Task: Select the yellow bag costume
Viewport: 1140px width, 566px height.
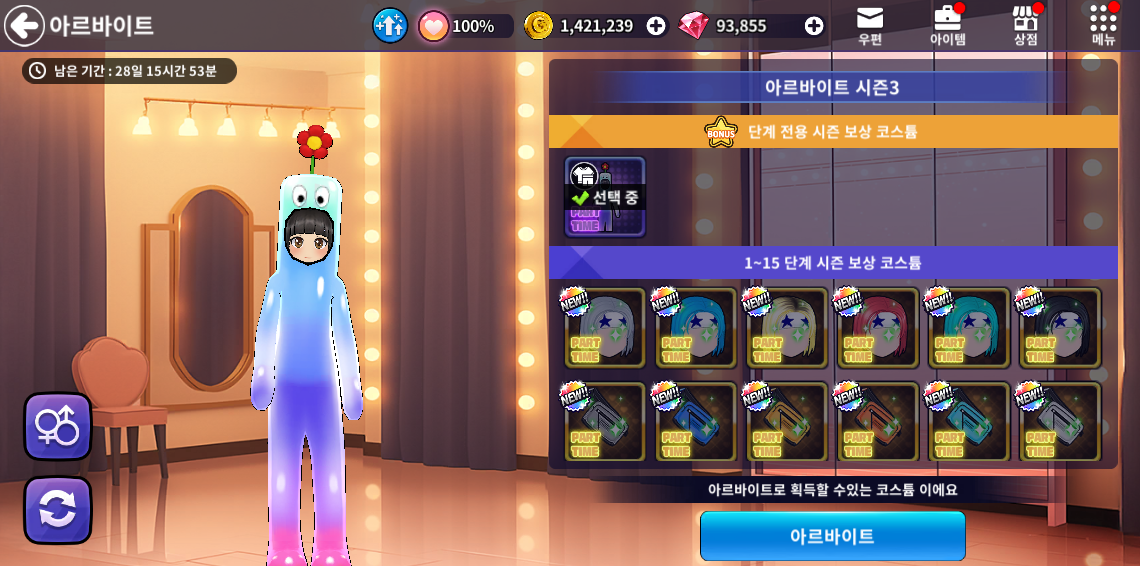Action: pyautogui.click(x=787, y=422)
